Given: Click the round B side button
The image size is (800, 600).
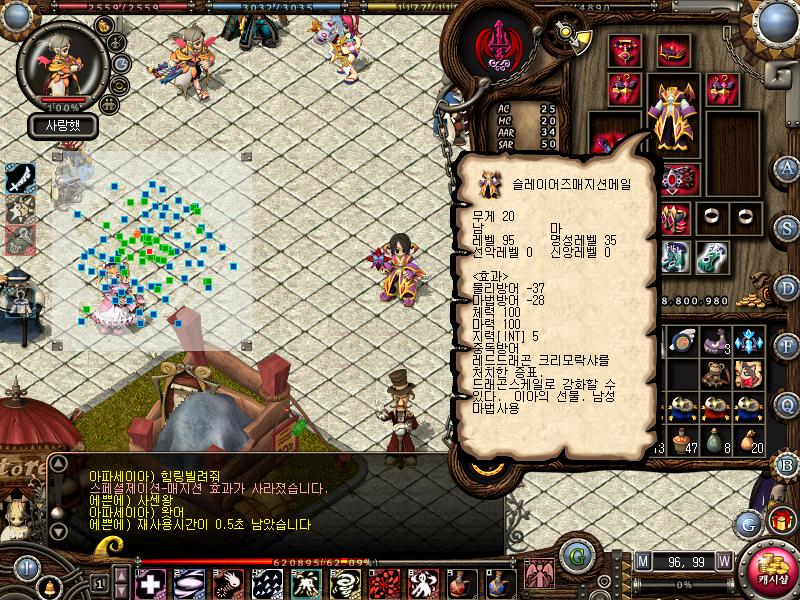Looking at the screenshot, I should pyautogui.click(x=788, y=463).
